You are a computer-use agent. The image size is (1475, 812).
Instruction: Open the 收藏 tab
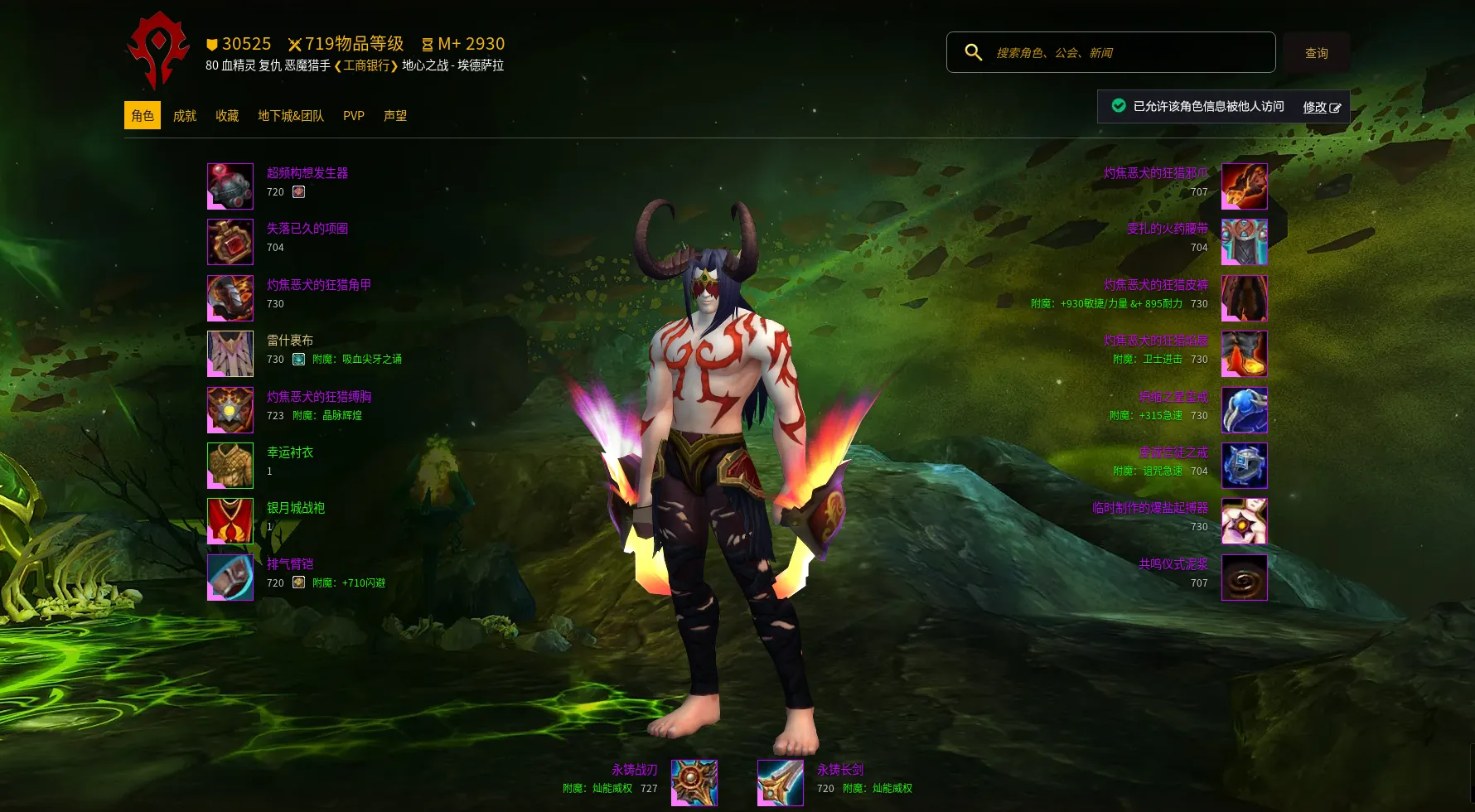pyautogui.click(x=227, y=116)
